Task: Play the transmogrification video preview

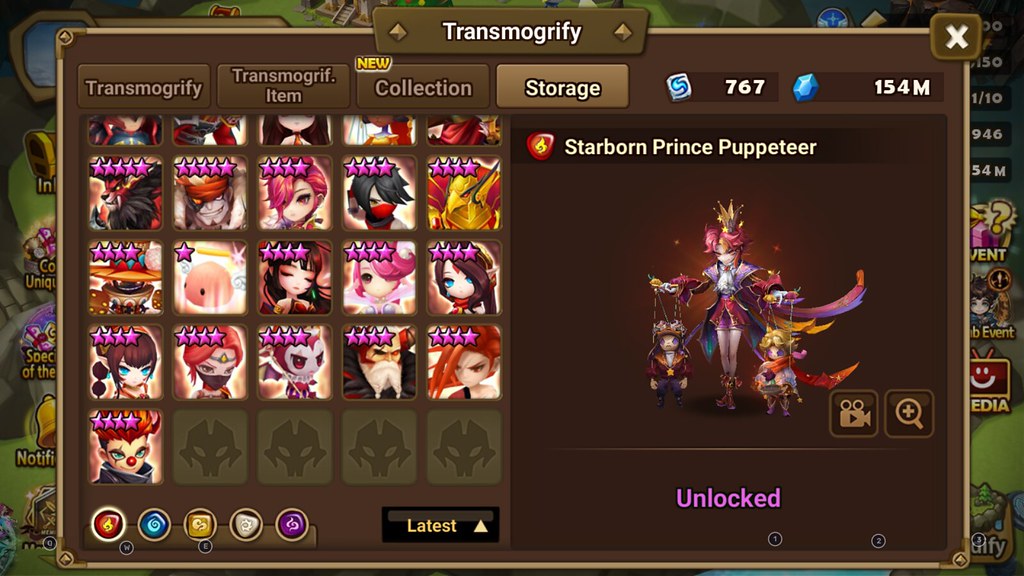Action: click(x=853, y=414)
